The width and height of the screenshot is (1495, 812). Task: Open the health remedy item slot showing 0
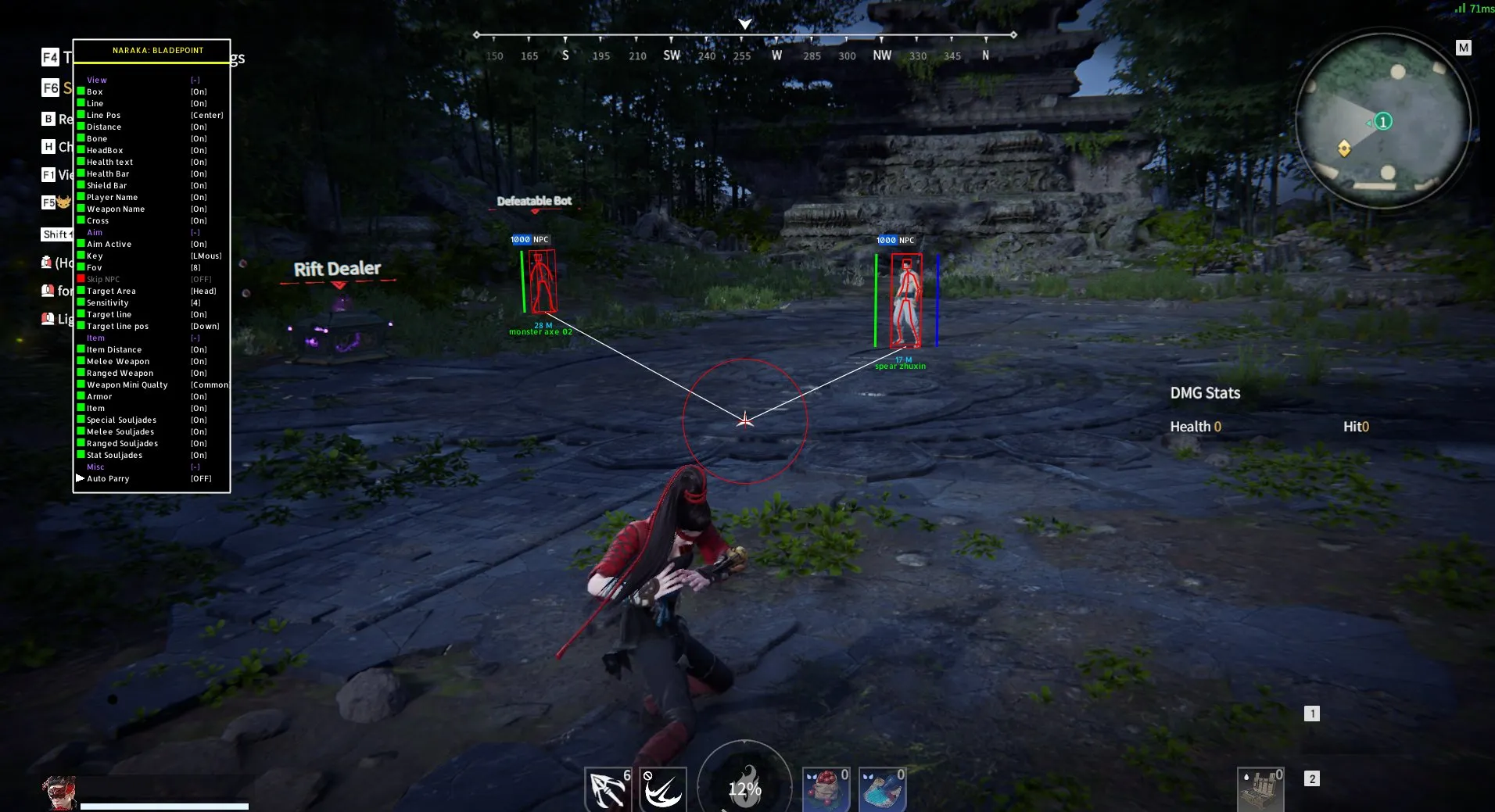[826, 789]
